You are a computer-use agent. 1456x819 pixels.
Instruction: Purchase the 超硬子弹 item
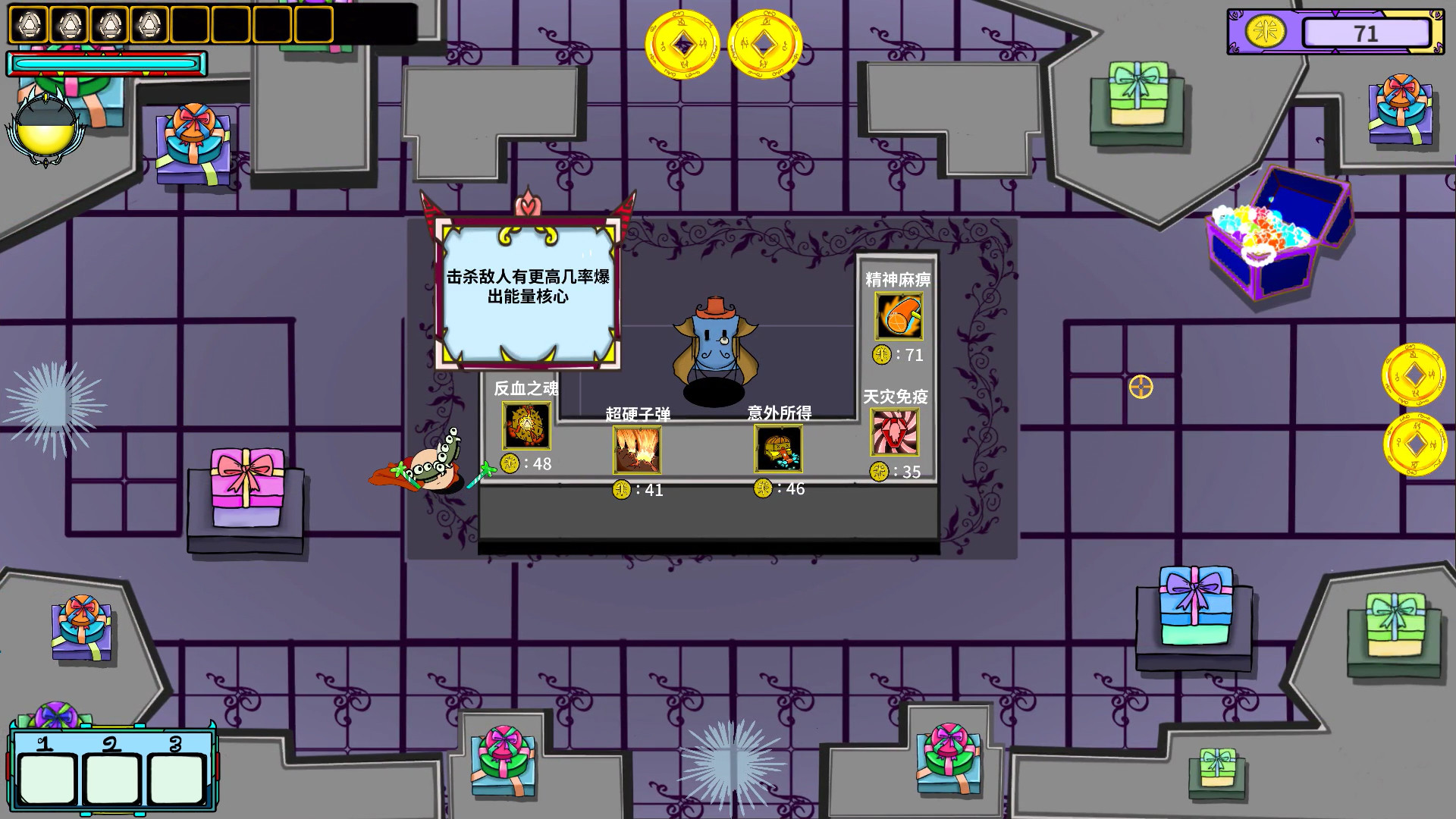pos(637,449)
